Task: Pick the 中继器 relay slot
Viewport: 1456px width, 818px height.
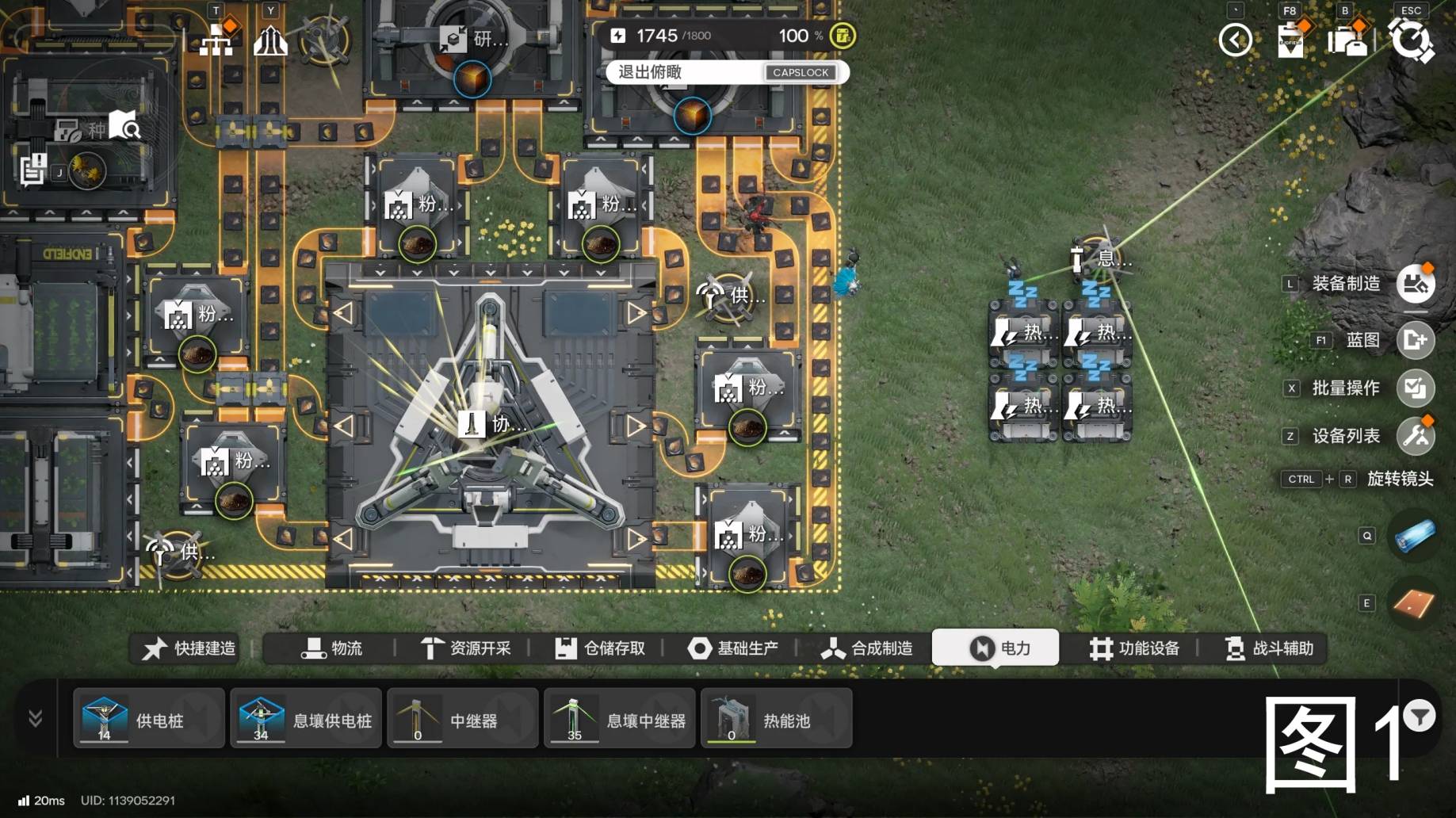Action: coord(462,719)
